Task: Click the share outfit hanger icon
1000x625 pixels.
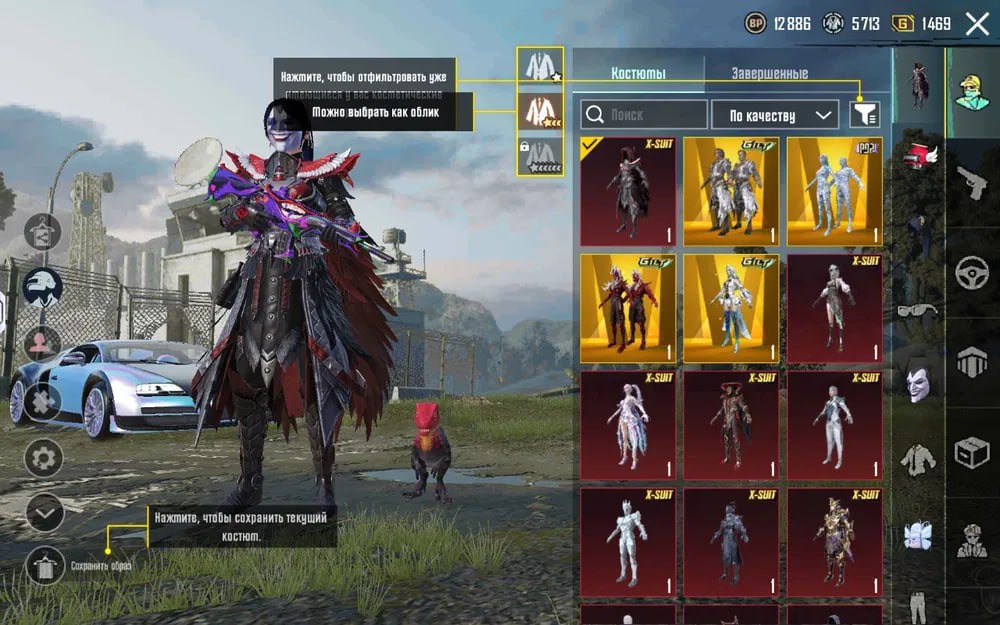Action: [x=44, y=232]
